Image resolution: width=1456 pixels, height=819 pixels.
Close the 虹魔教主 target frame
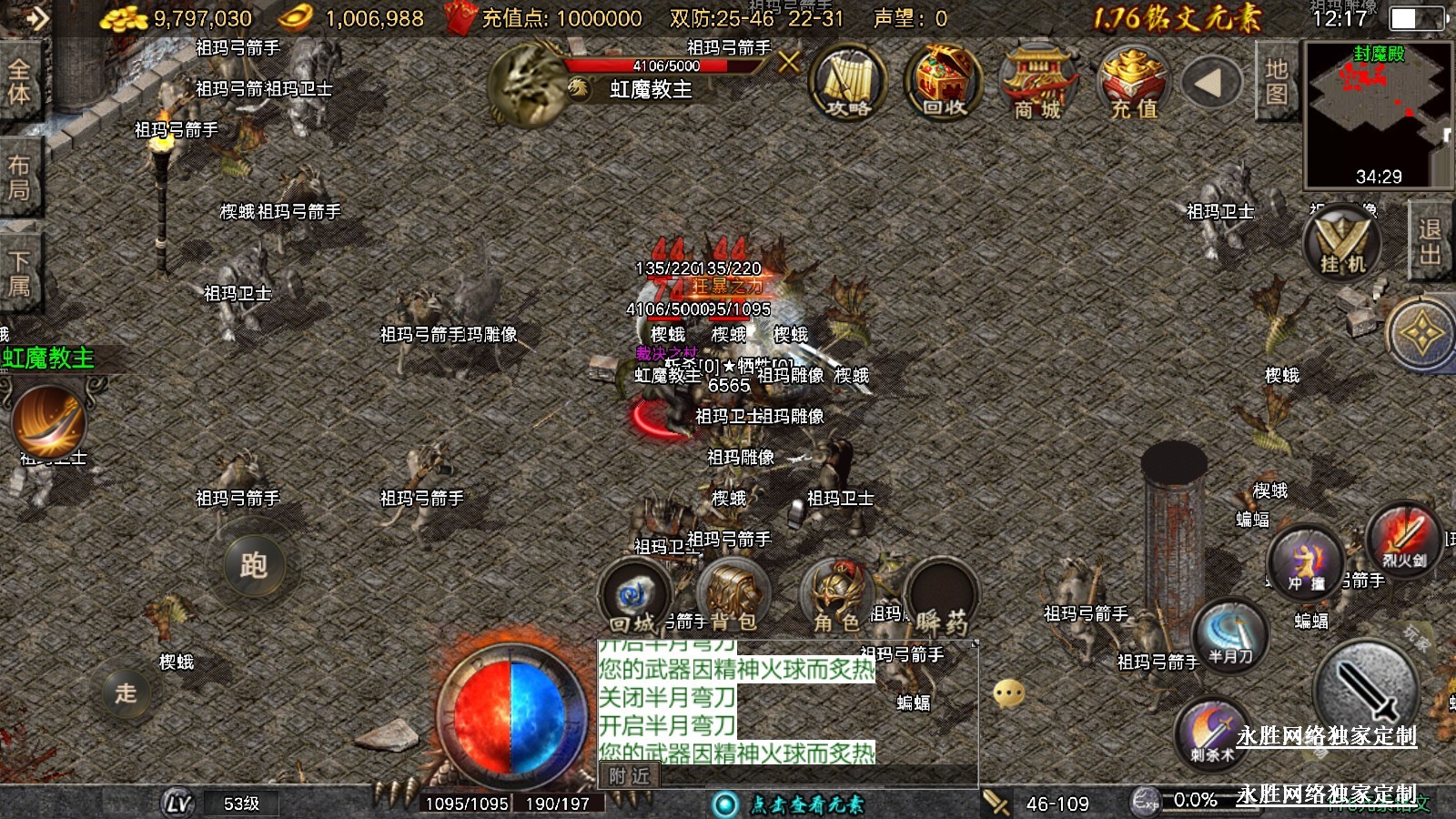tap(789, 62)
